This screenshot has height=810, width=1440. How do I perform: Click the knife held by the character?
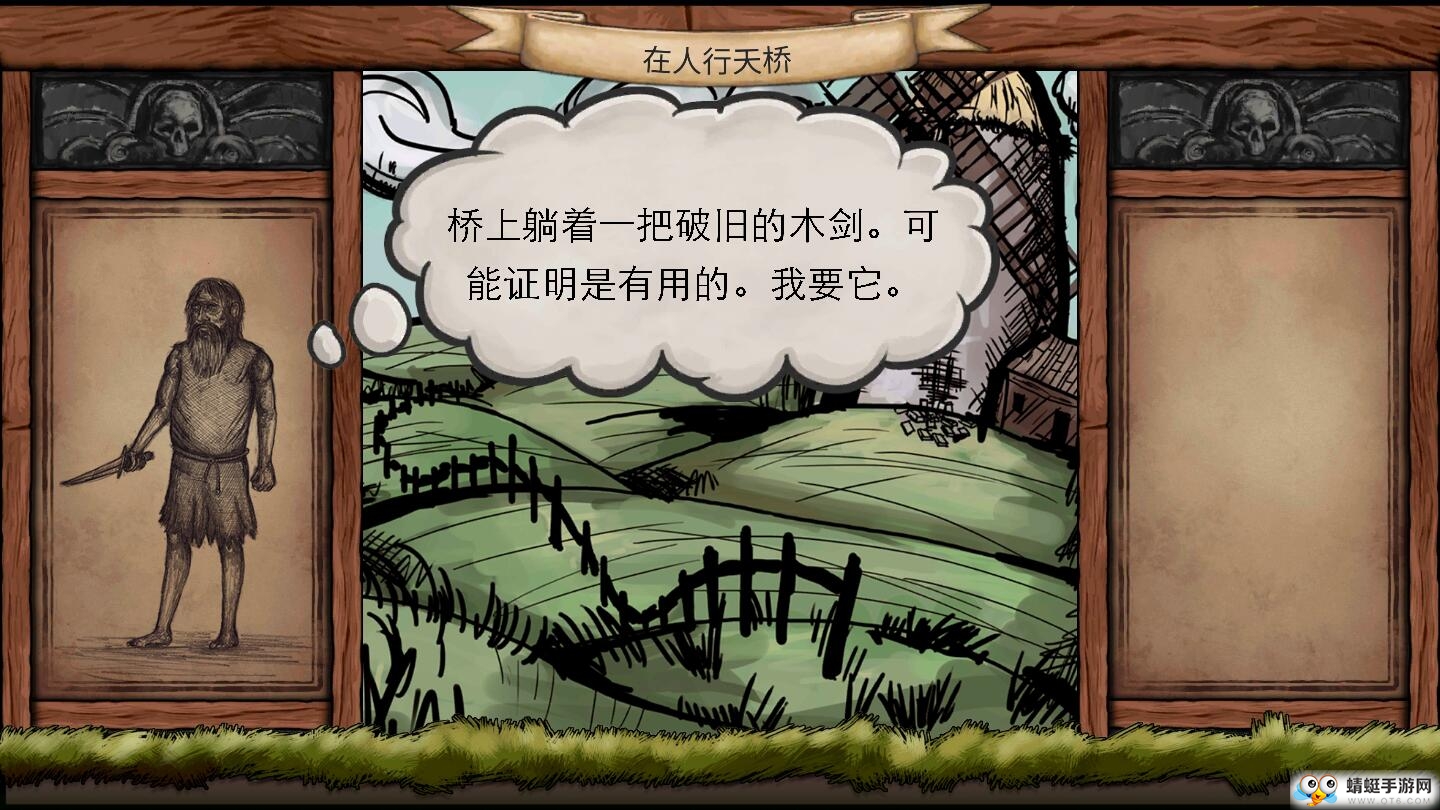[100, 470]
